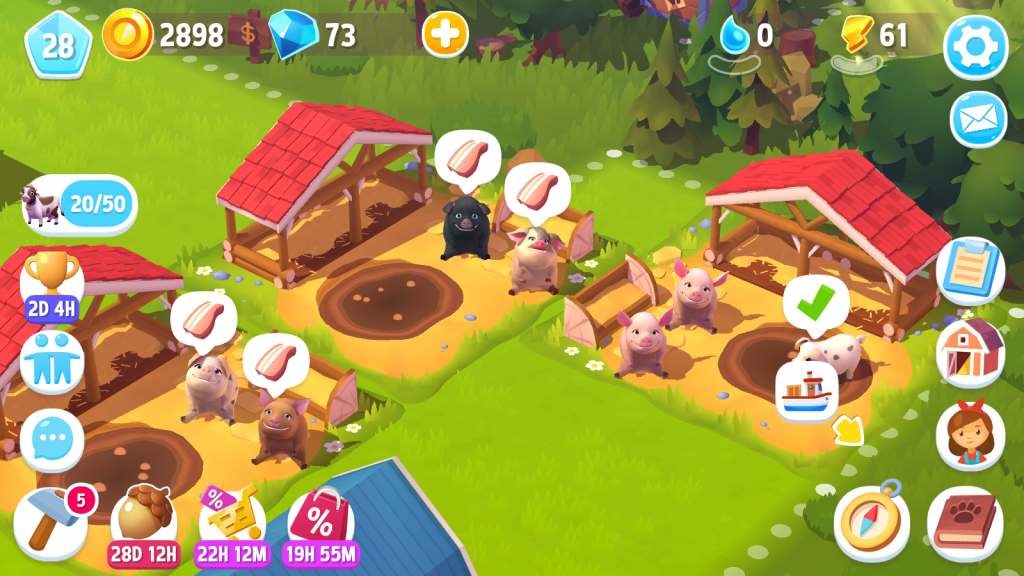Open the red barn storage button

969,350
